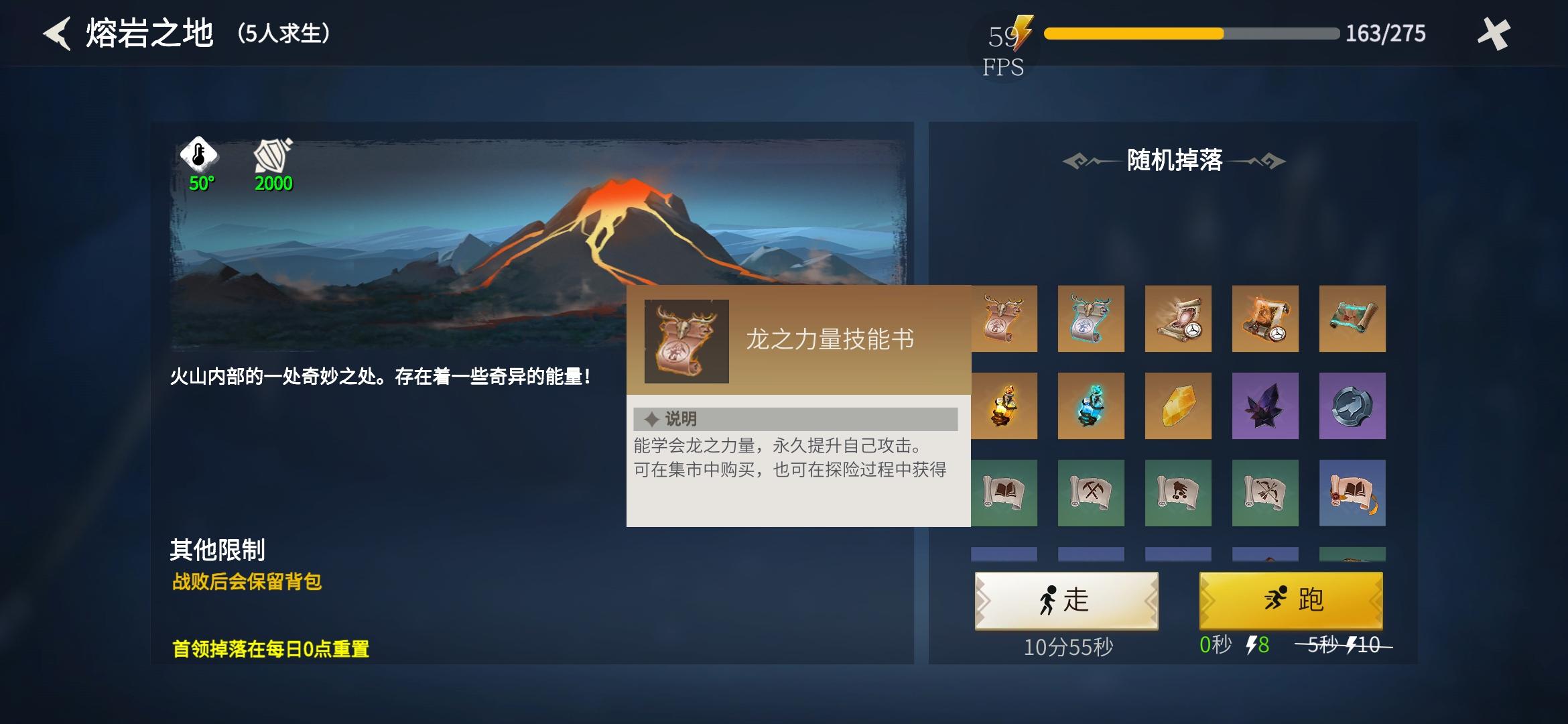Image resolution: width=1568 pixels, height=724 pixels.
Task: Click the yellow 跑 run button
Action: click(x=1290, y=601)
